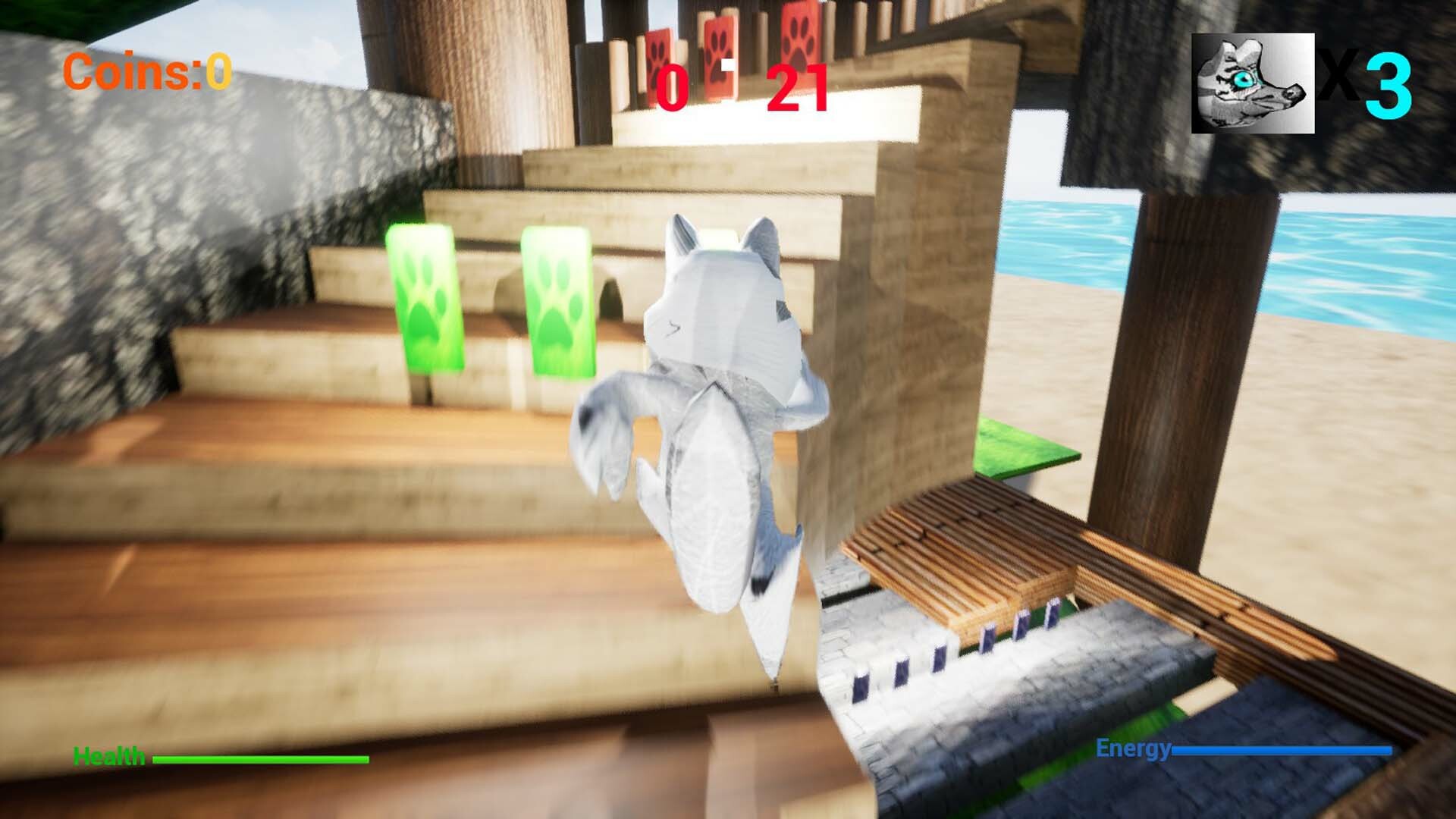Image resolution: width=1456 pixels, height=819 pixels.
Task: Expand the Health label
Action: coord(108,755)
